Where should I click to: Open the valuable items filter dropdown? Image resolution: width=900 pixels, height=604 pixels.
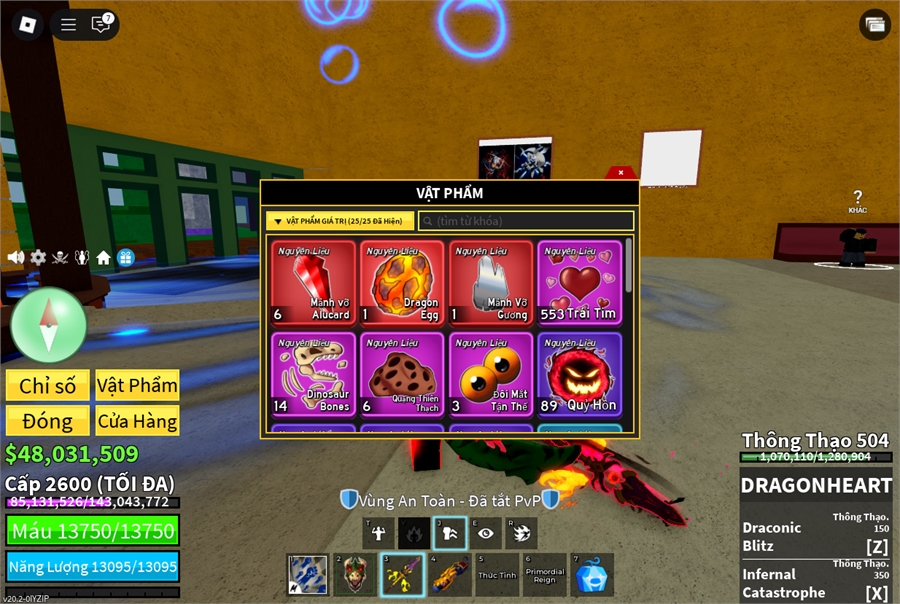pos(340,221)
